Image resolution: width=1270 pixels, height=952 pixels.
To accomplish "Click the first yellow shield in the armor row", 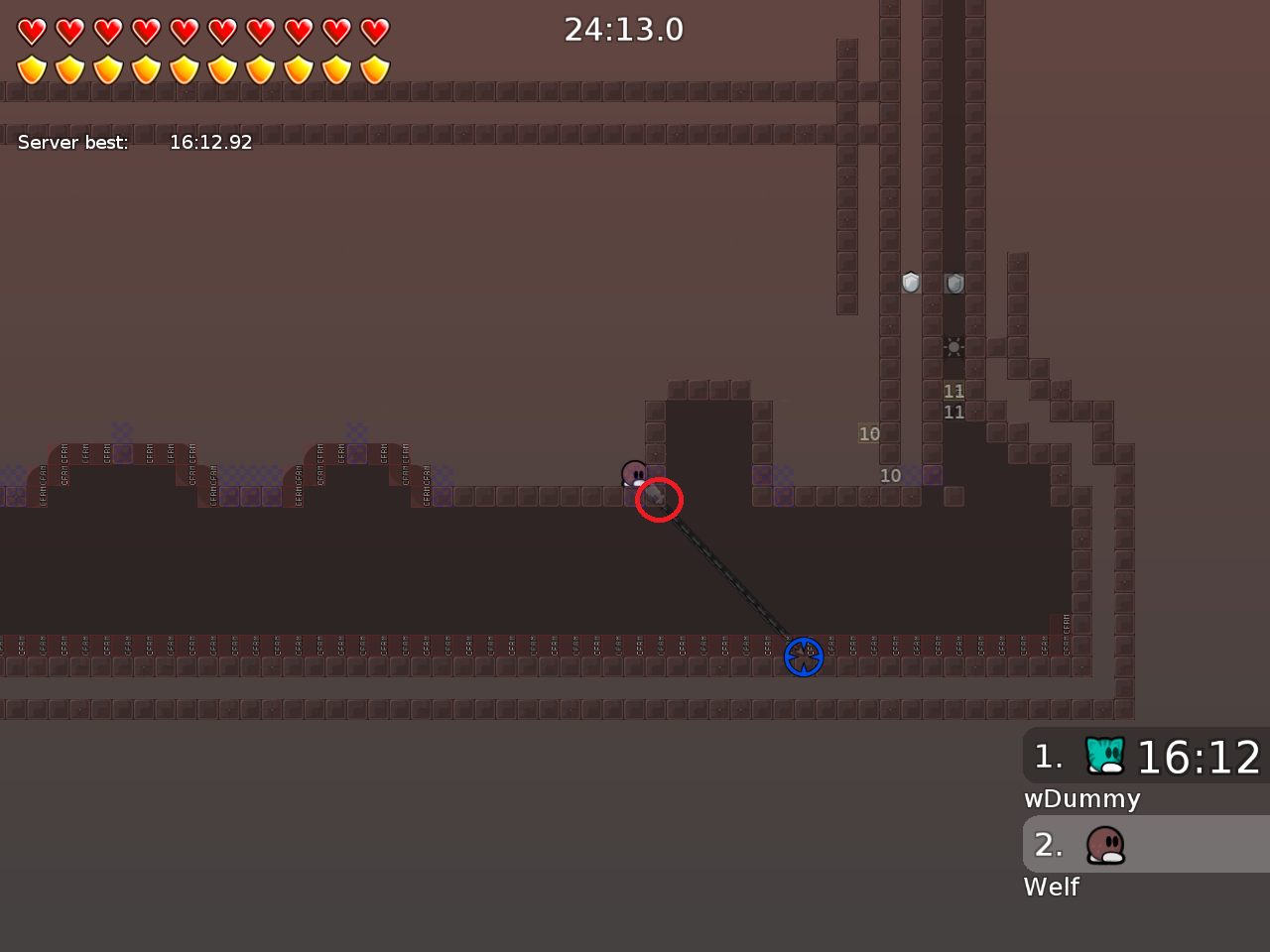I will (32, 67).
